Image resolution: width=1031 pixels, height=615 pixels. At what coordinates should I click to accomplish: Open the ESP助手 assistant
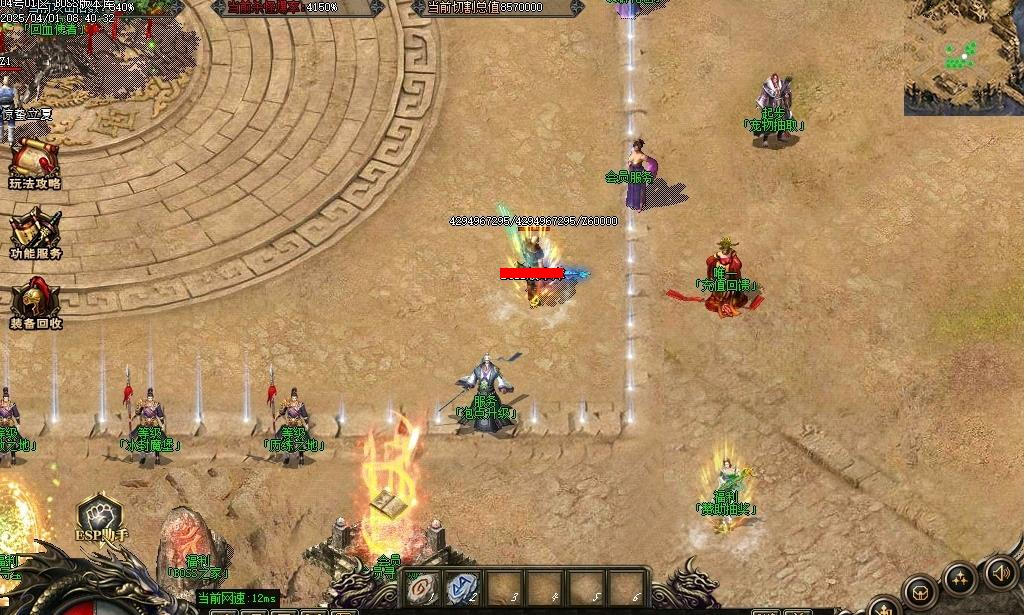[x=100, y=517]
